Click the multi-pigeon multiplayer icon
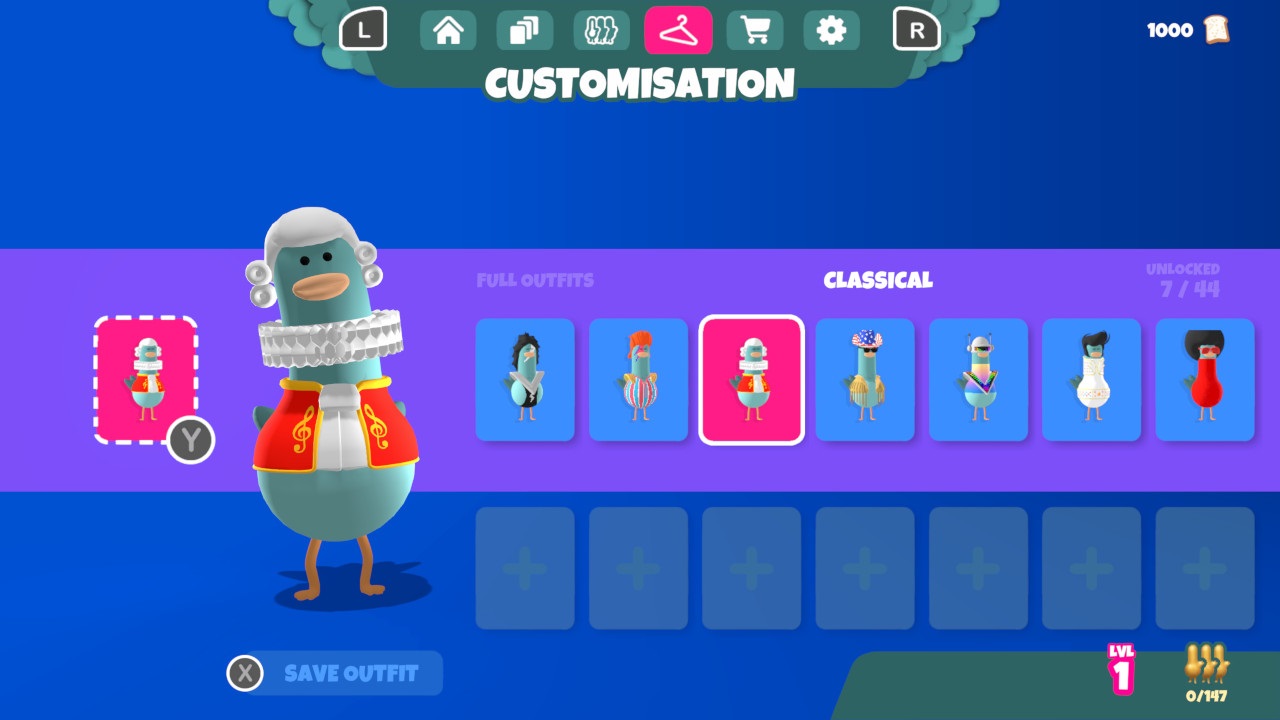This screenshot has height=720, width=1280. tap(601, 30)
